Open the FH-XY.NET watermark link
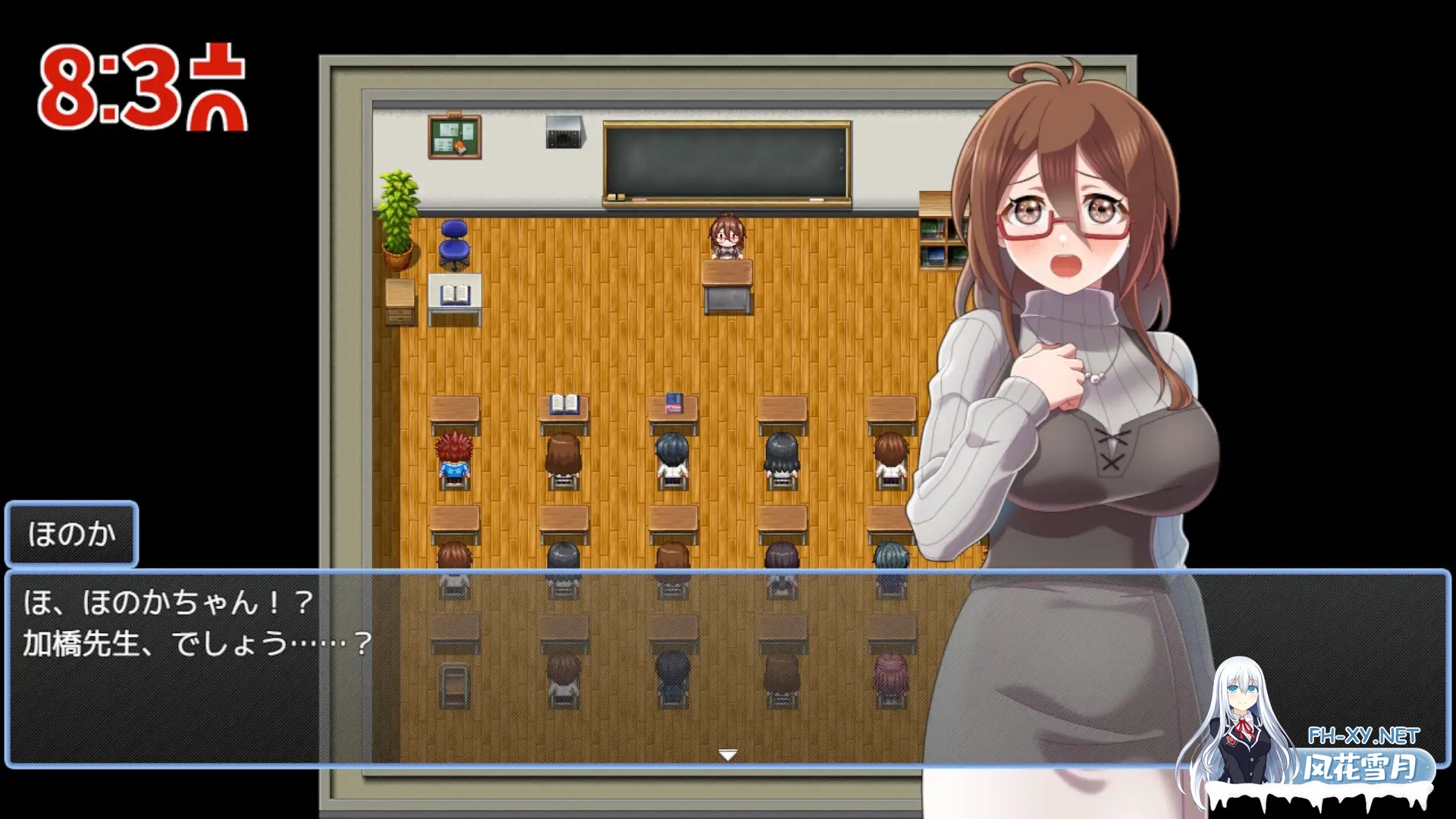 pos(1363,736)
